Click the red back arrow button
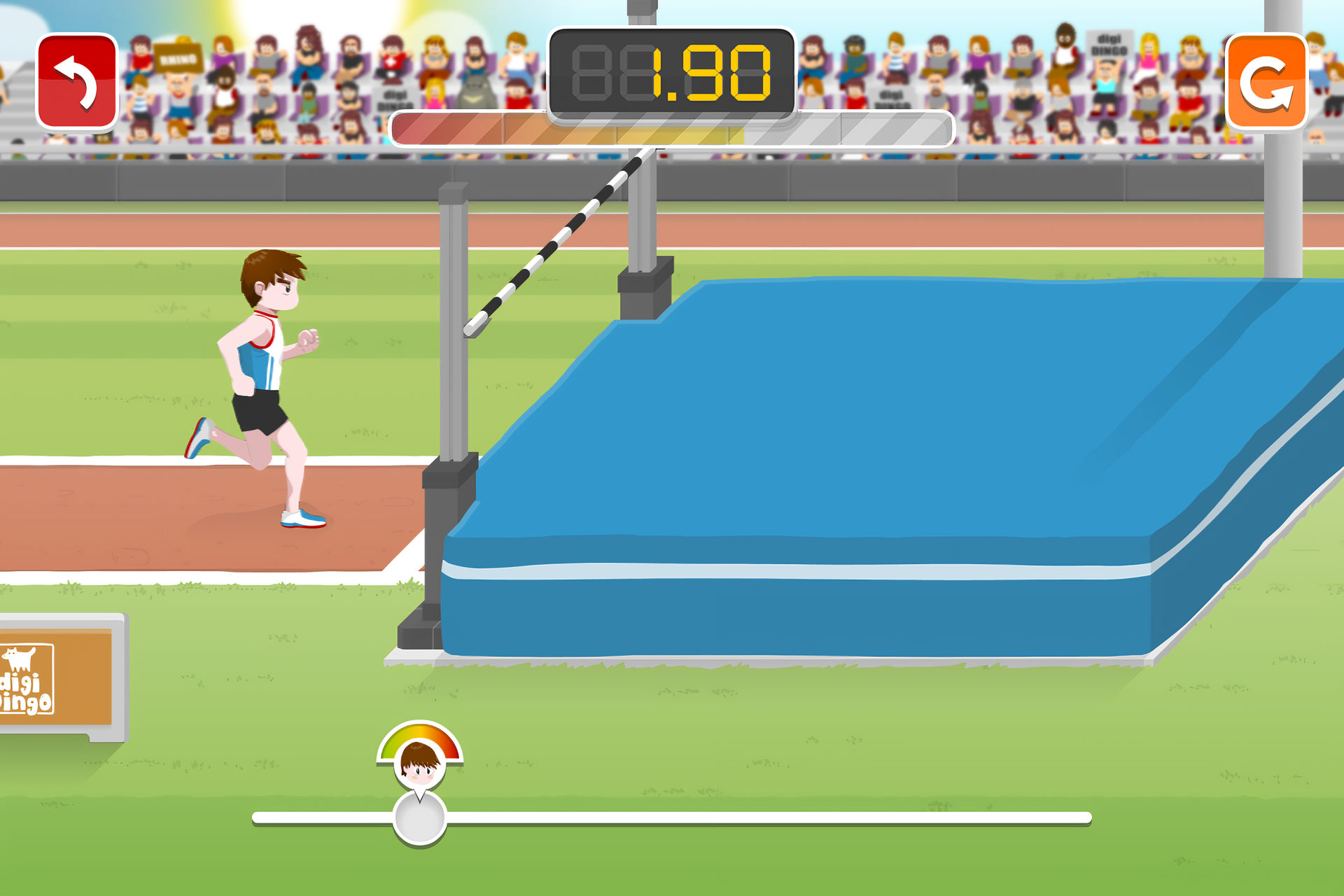The height and width of the screenshot is (896, 1344). pos(77,82)
